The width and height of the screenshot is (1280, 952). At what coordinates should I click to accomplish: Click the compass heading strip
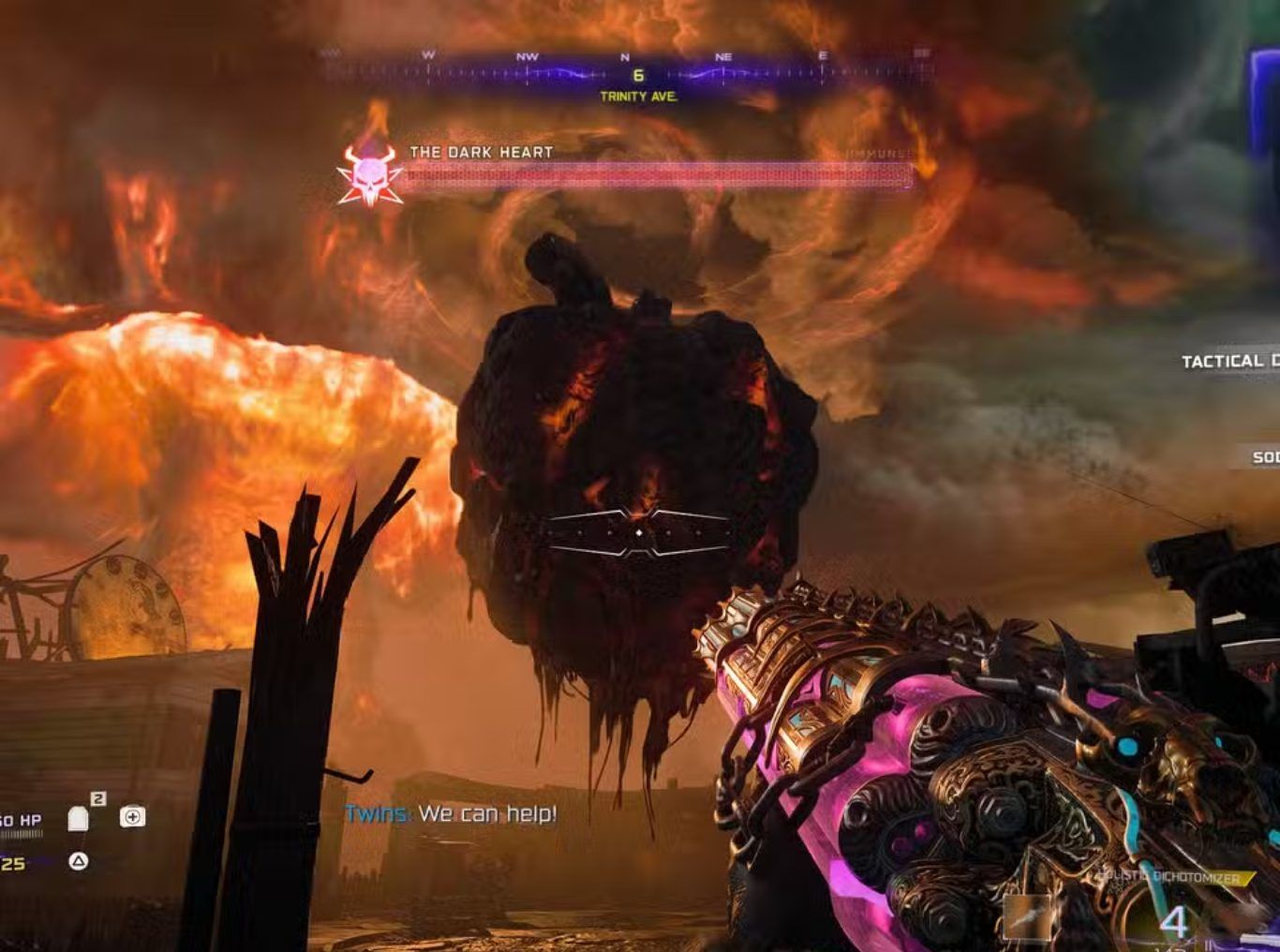point(626,70)
